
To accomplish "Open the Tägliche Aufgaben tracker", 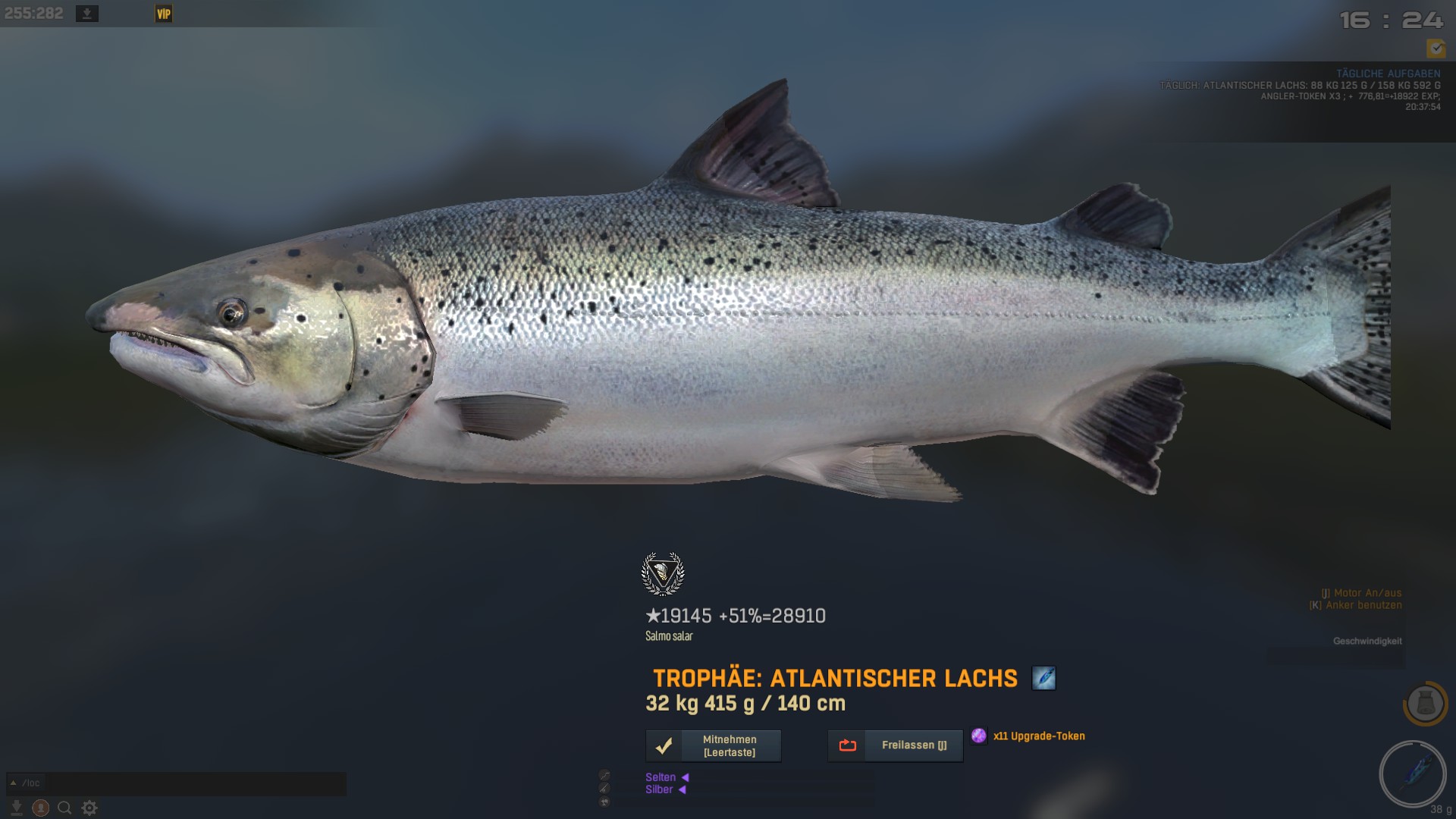I will click(1388, 74).
